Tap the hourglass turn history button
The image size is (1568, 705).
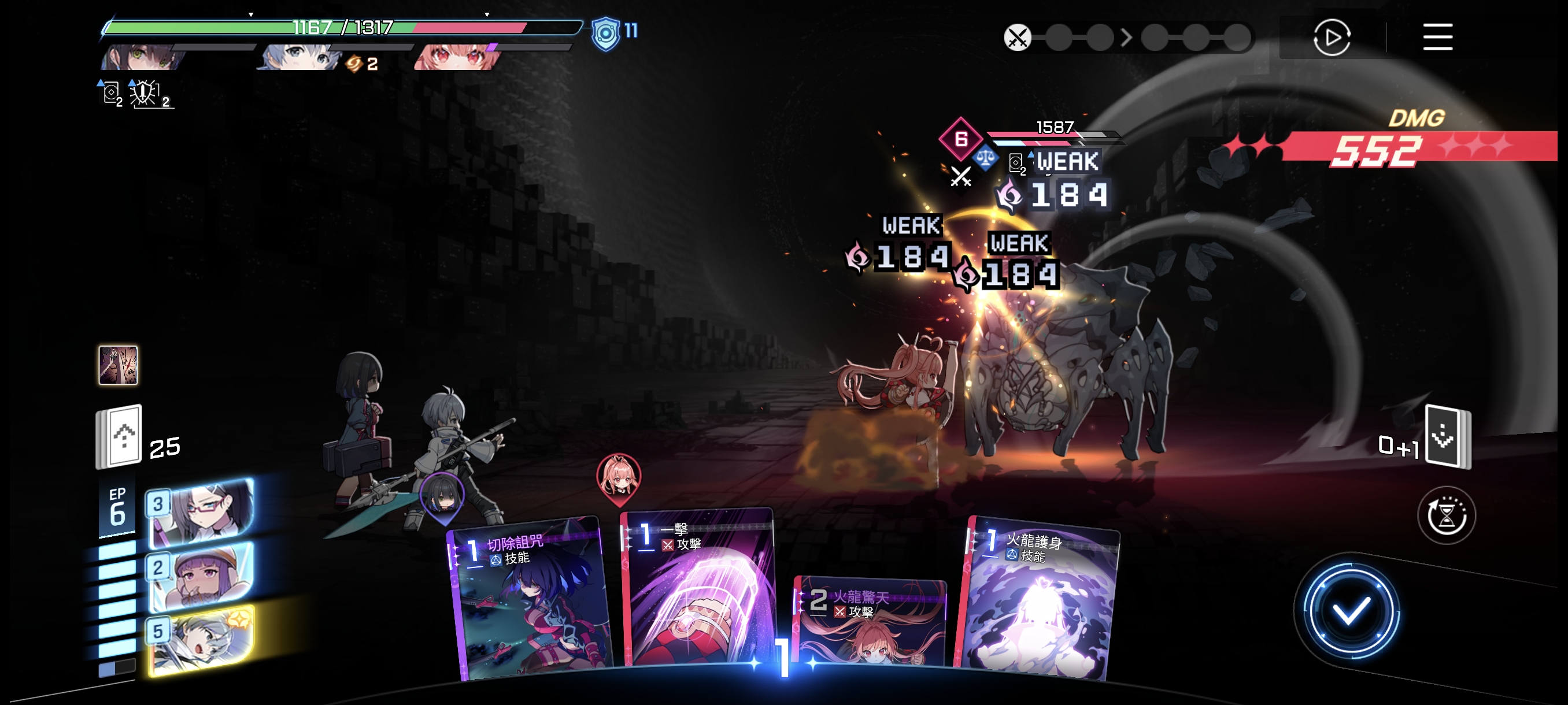(x=1445, y=516)
